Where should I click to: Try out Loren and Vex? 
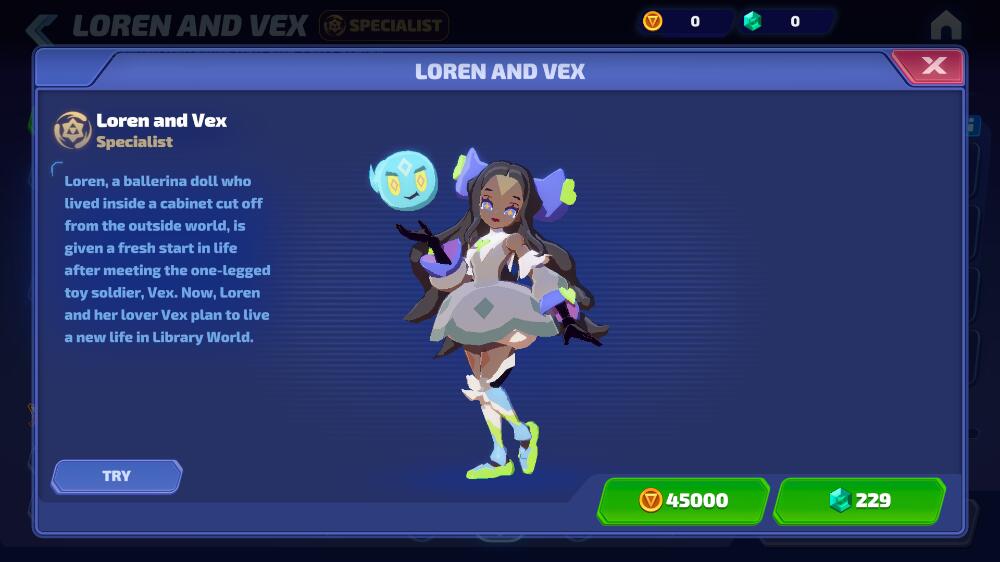(x=117, y=476)
